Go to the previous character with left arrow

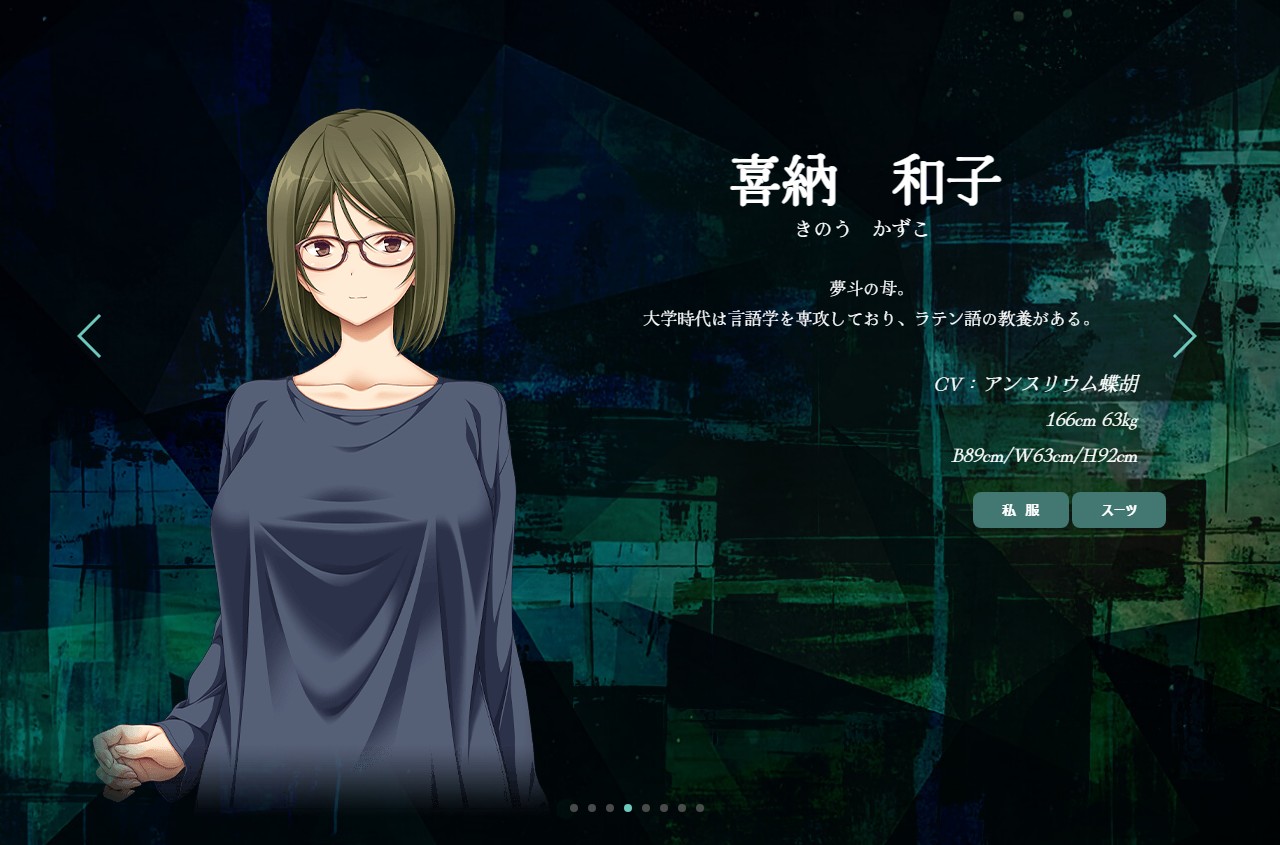89,336
